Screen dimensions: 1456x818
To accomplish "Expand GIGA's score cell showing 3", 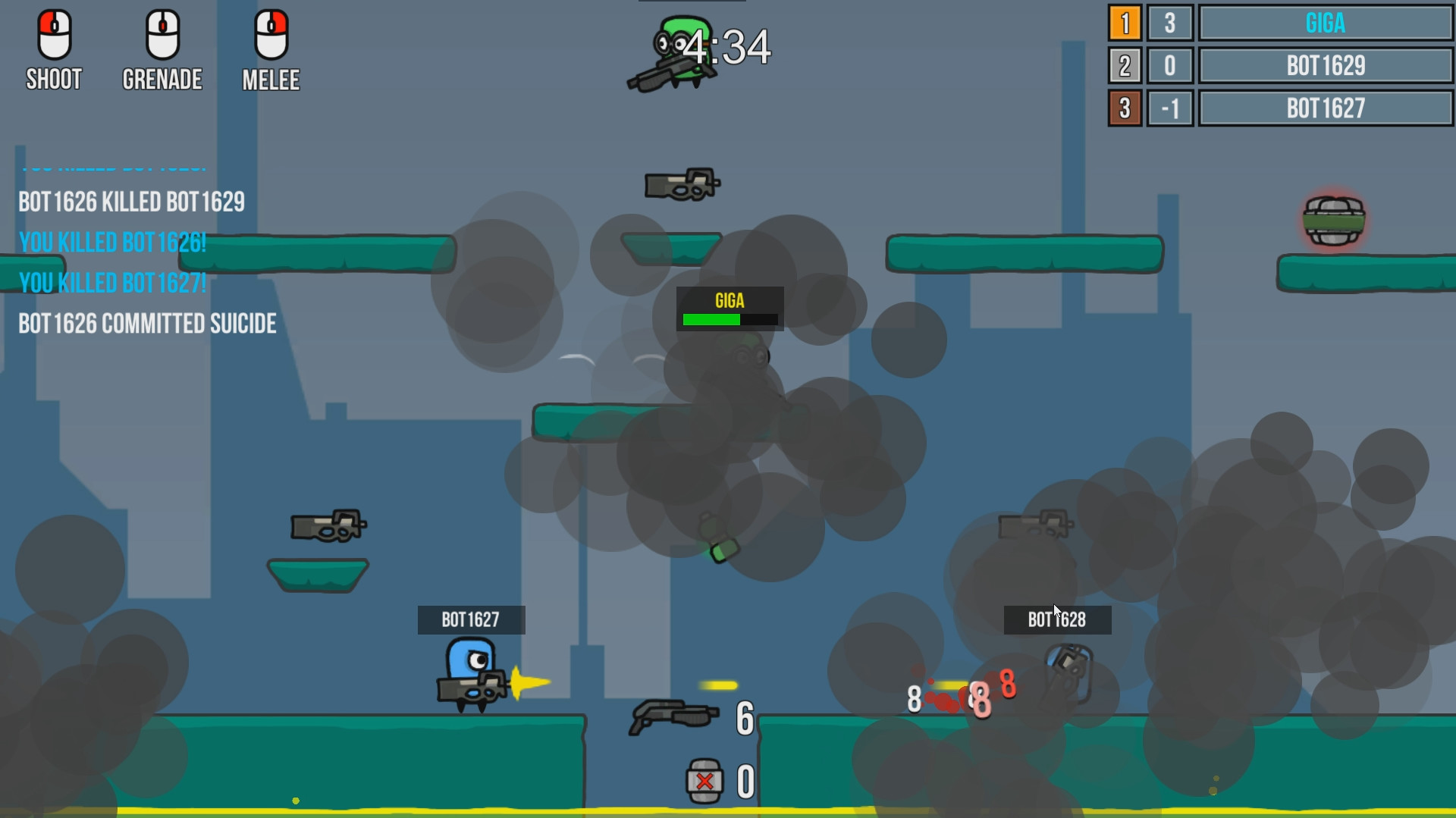I will (x=1170, y=24).
